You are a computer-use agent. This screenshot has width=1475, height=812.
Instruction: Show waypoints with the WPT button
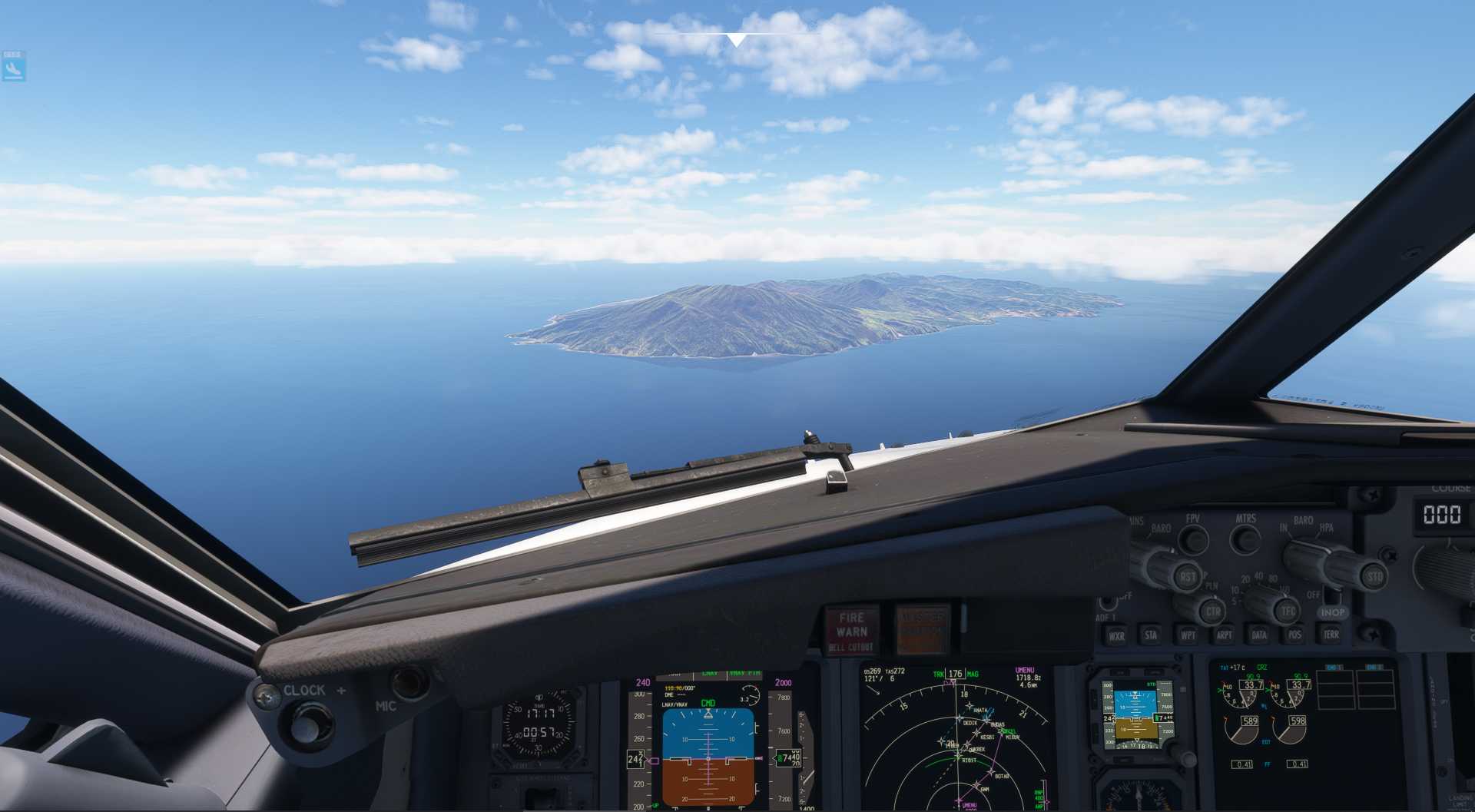[x=1188, y=635]
